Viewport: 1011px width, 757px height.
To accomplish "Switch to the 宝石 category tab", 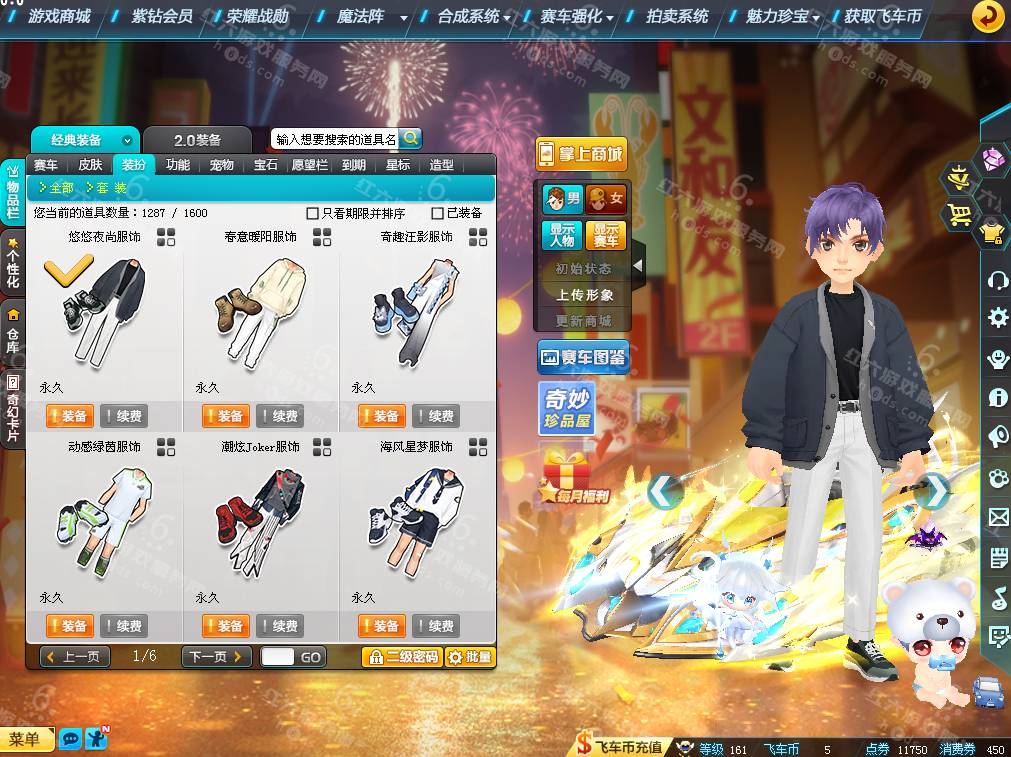I will point(265,165).
